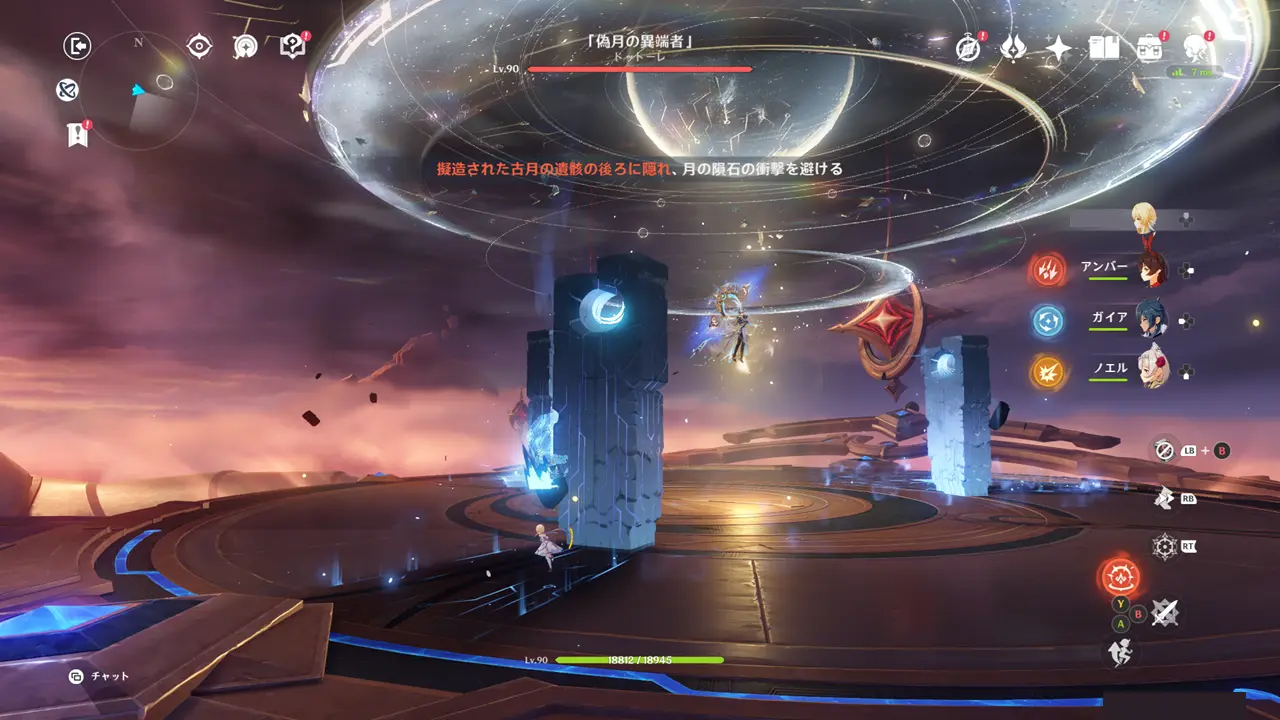Open the Adventurer Handbook compass icon
Viewport: 1280px width, 720px height.
coord(968,47)
